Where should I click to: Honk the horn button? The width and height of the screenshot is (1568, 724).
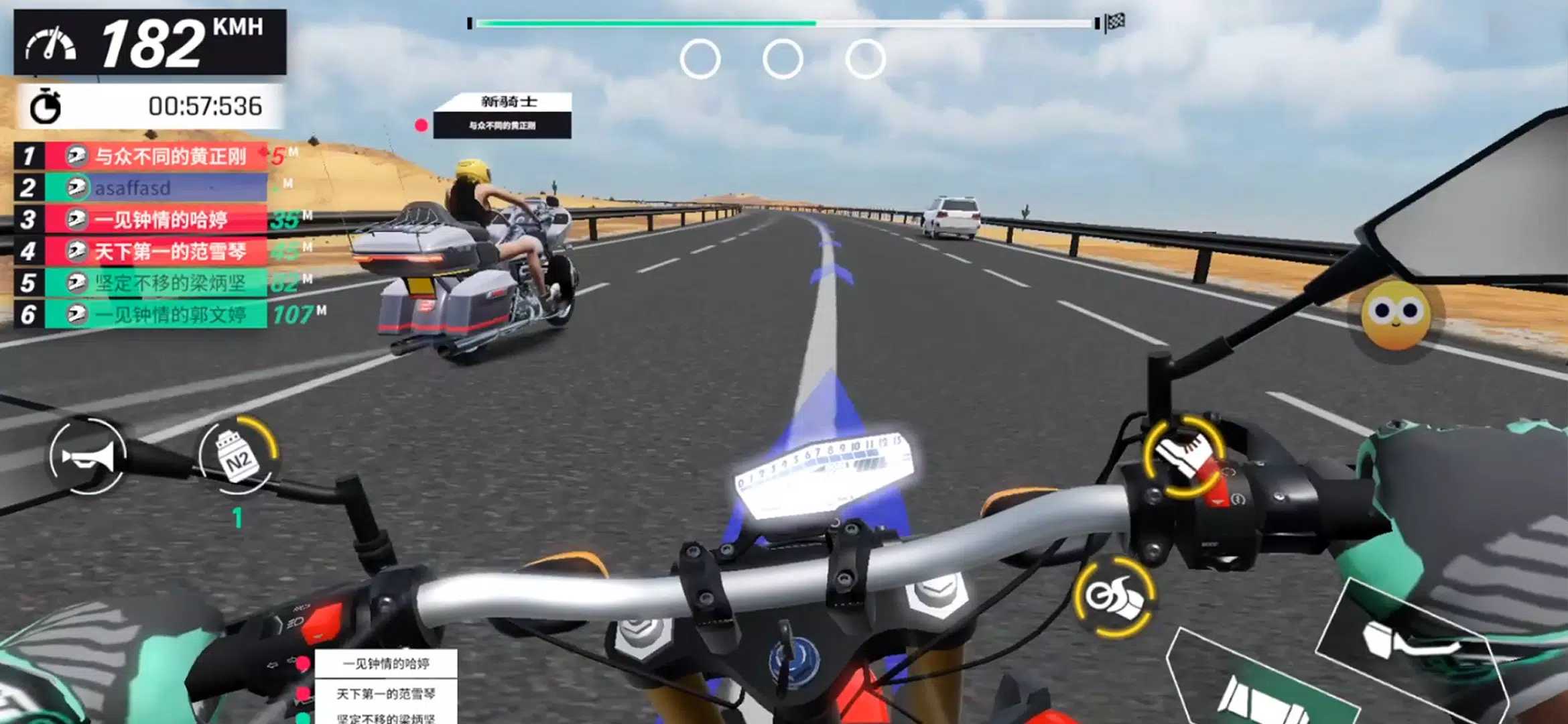coord(87,457)
